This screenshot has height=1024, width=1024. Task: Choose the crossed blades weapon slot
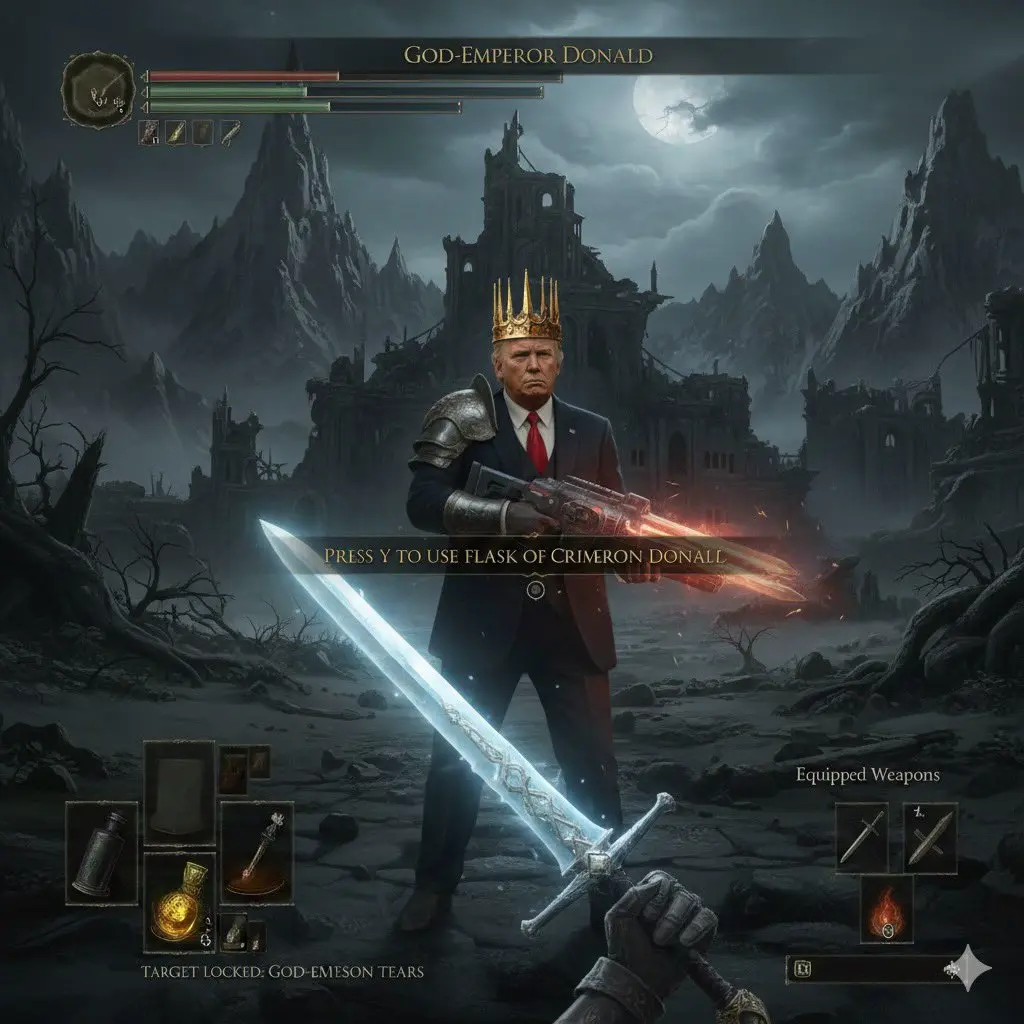(x=930, y=836)
